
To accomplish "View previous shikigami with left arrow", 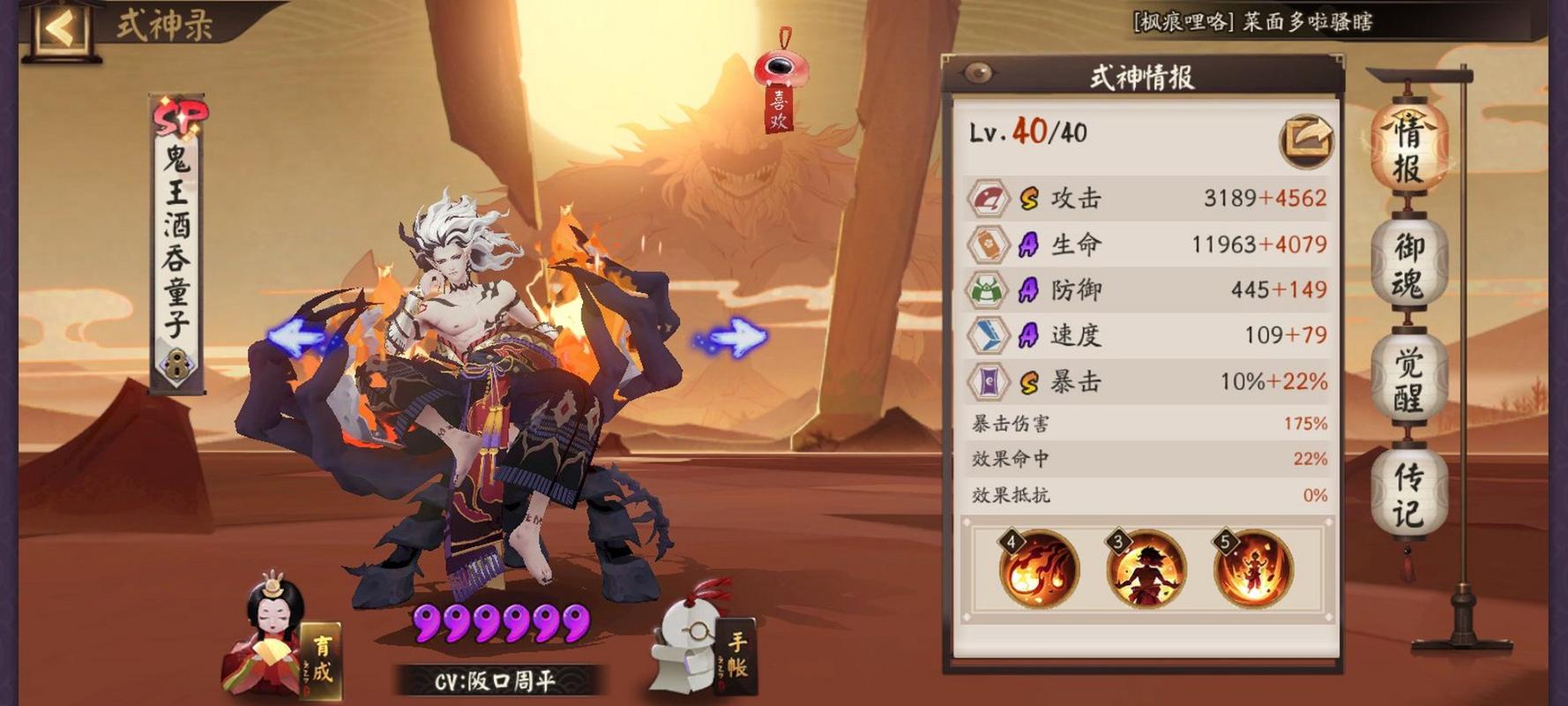I will tap(296, 338).
